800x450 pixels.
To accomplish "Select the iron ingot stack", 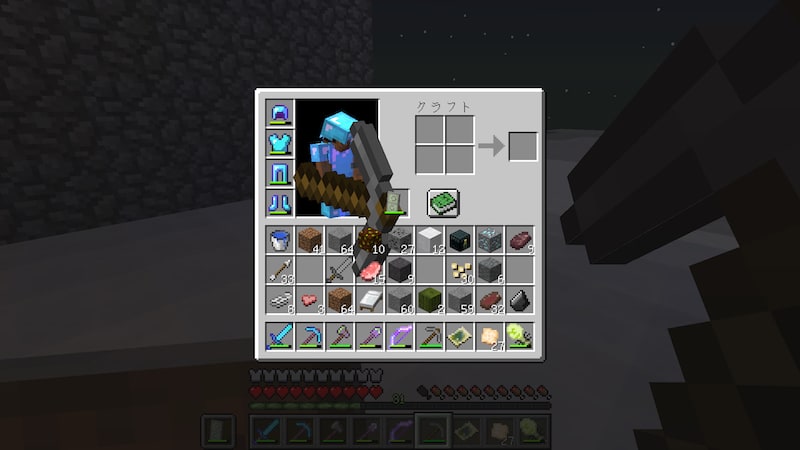I will point(279,300).
